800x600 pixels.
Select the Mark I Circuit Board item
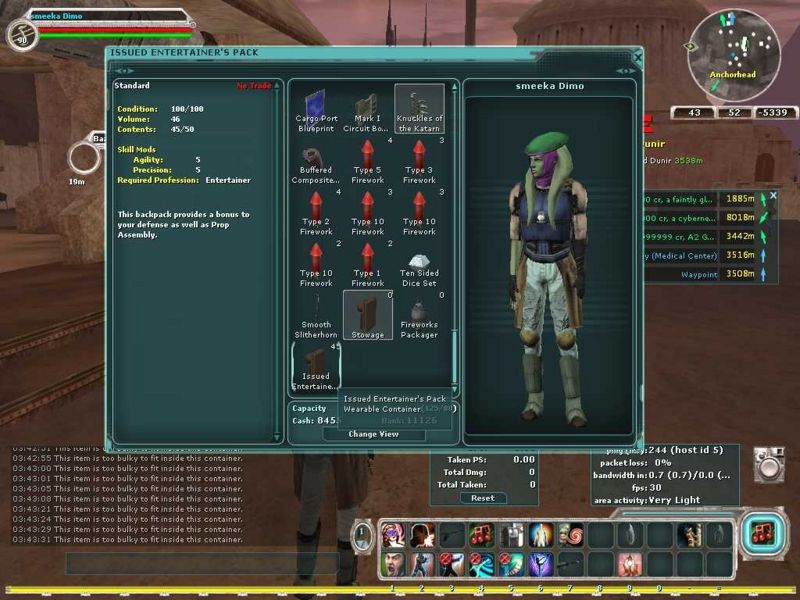pos(367,107)
